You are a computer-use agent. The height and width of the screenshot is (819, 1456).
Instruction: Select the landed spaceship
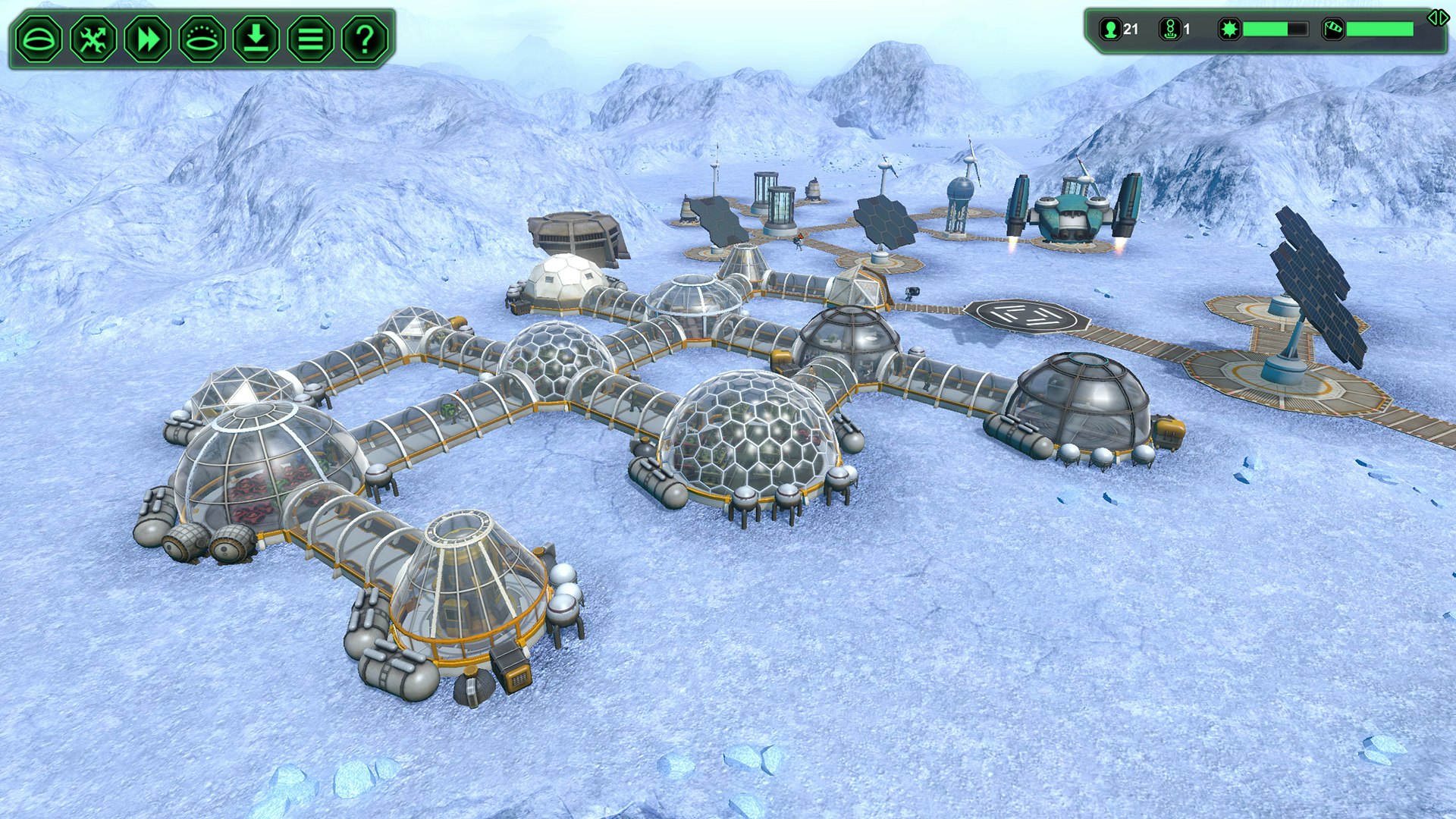pyautogui.click(x=1073, y=212)
